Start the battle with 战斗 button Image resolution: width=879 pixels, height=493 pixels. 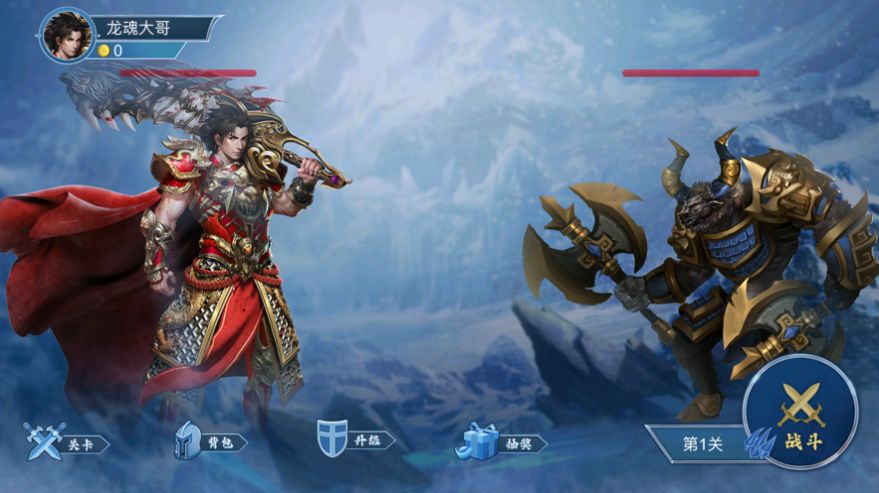click(800, 412)
